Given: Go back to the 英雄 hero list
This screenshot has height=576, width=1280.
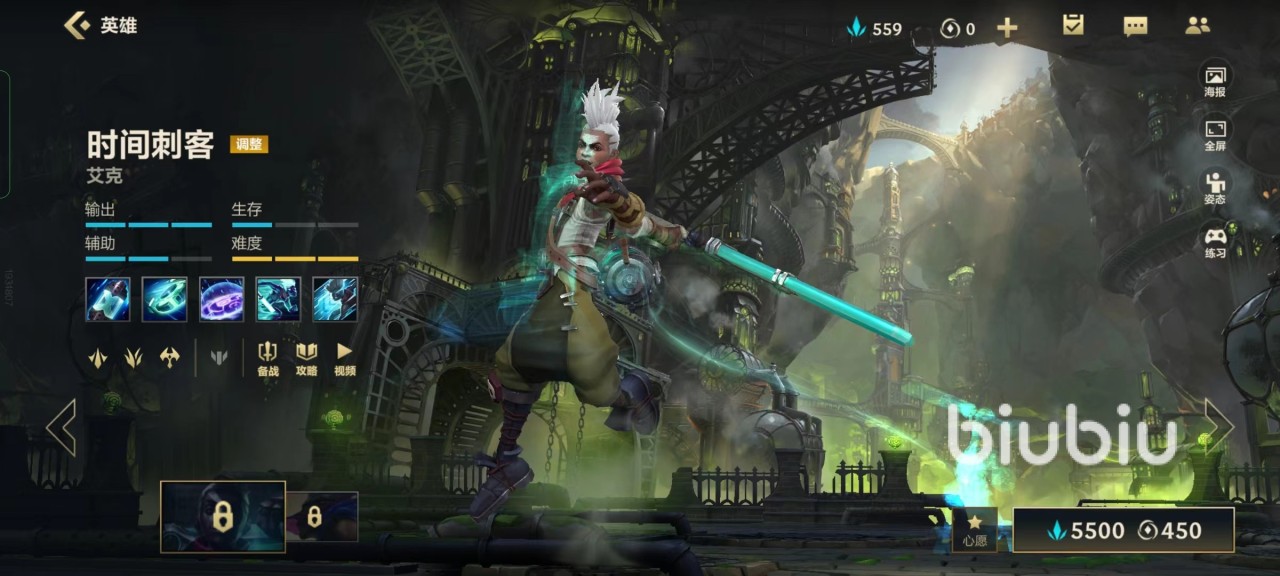Looking at the screenshot, I should 100,26.
